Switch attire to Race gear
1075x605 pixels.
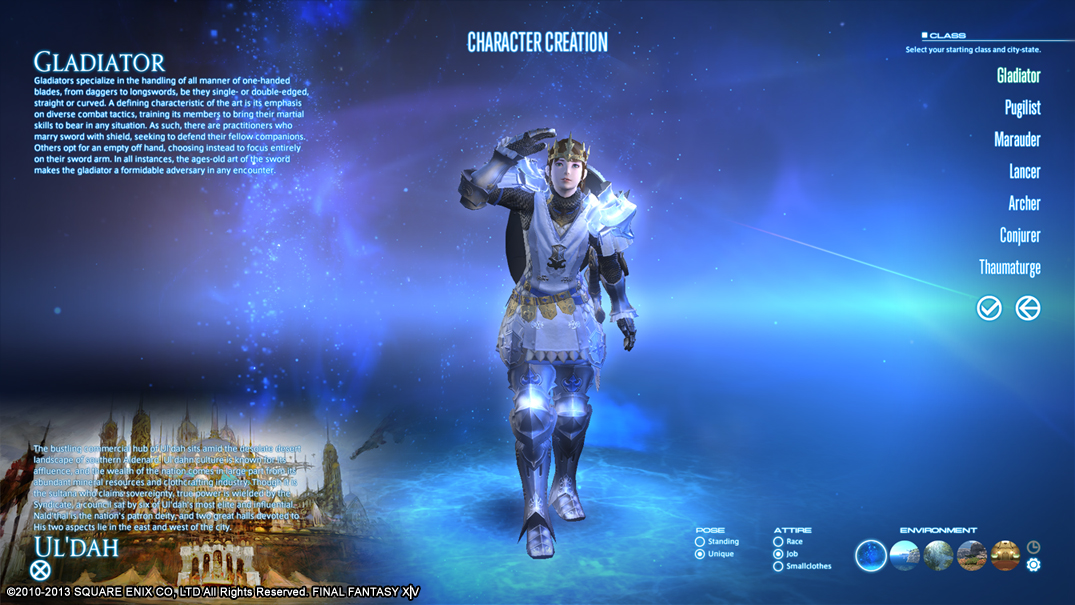coord(778,542)
